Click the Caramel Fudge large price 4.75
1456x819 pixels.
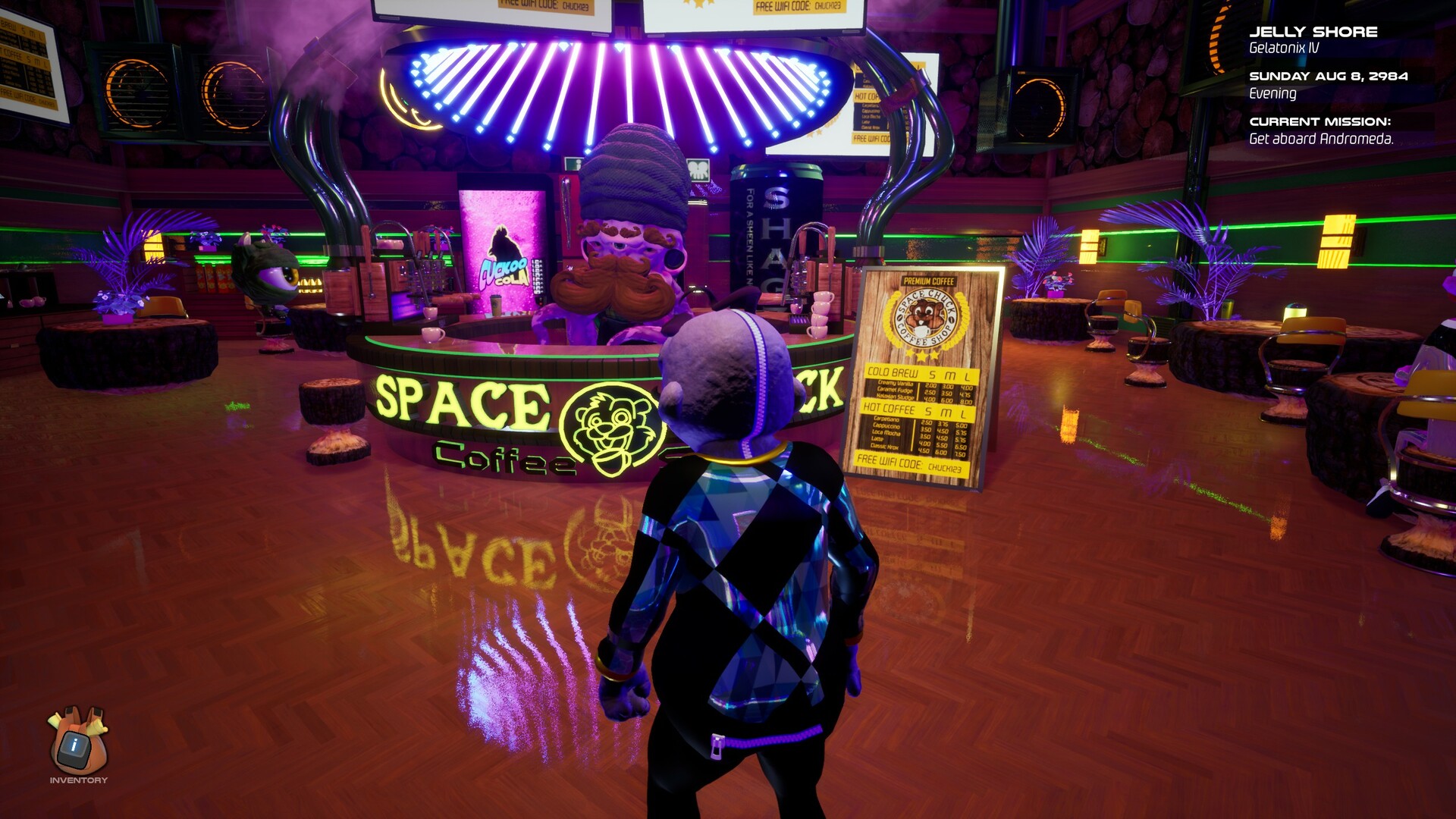pos(965,394)
